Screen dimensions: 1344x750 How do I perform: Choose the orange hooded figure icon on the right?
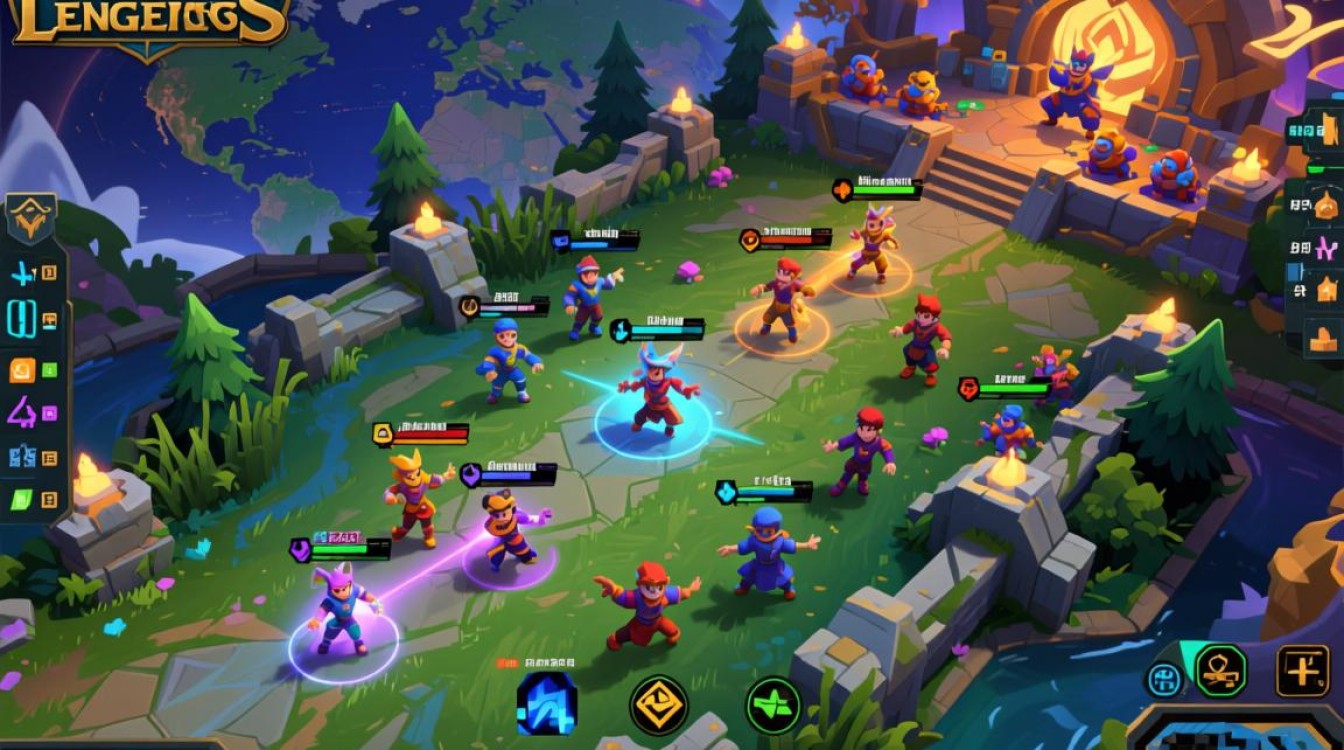point(1326,205)
